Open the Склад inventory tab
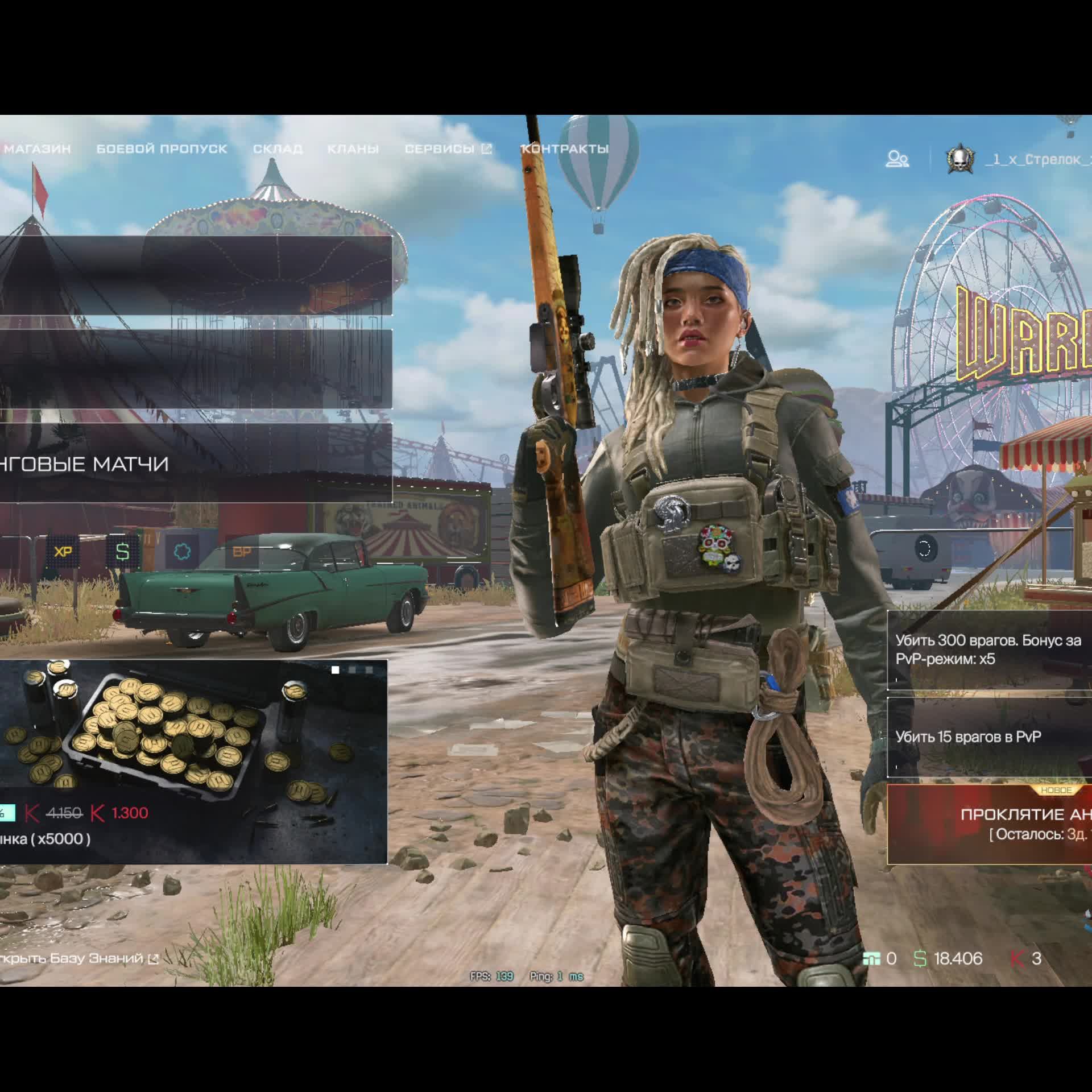The height and width of the screenshot is (1092, 1092). click(278, 149)
